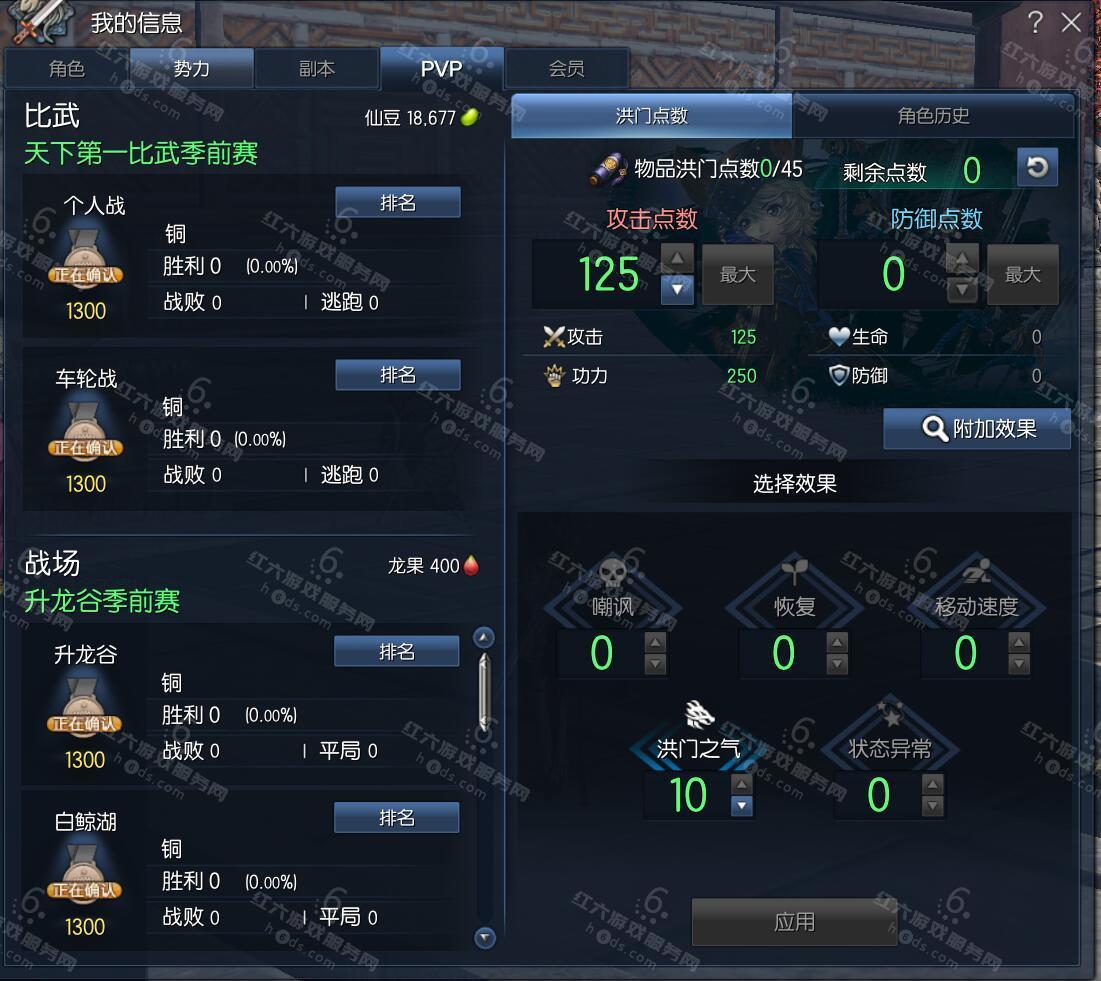This screenshot has width=1101, height=981.
Task: Switch to the 势力 tab
Action: coord(192,69)
